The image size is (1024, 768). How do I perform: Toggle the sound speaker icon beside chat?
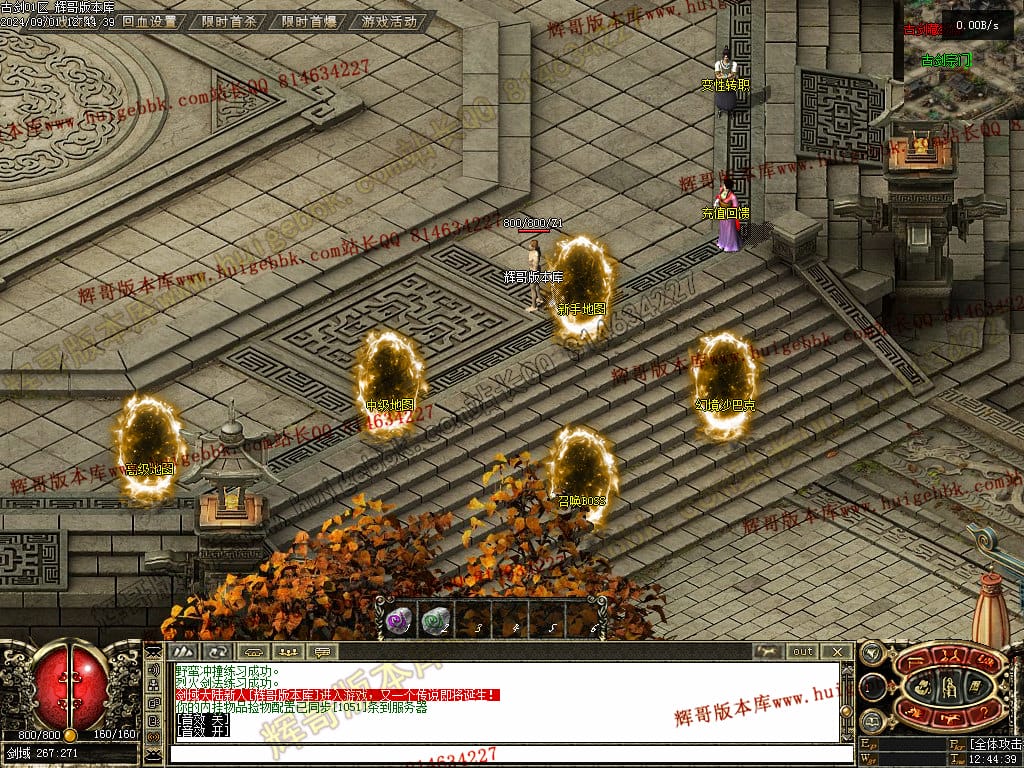pyautogui.click(x=155, y=669)
